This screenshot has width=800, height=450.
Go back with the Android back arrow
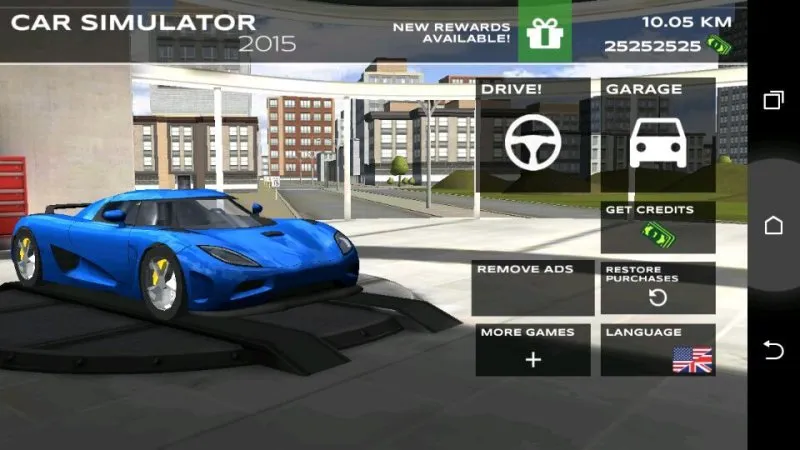(773, 349)
